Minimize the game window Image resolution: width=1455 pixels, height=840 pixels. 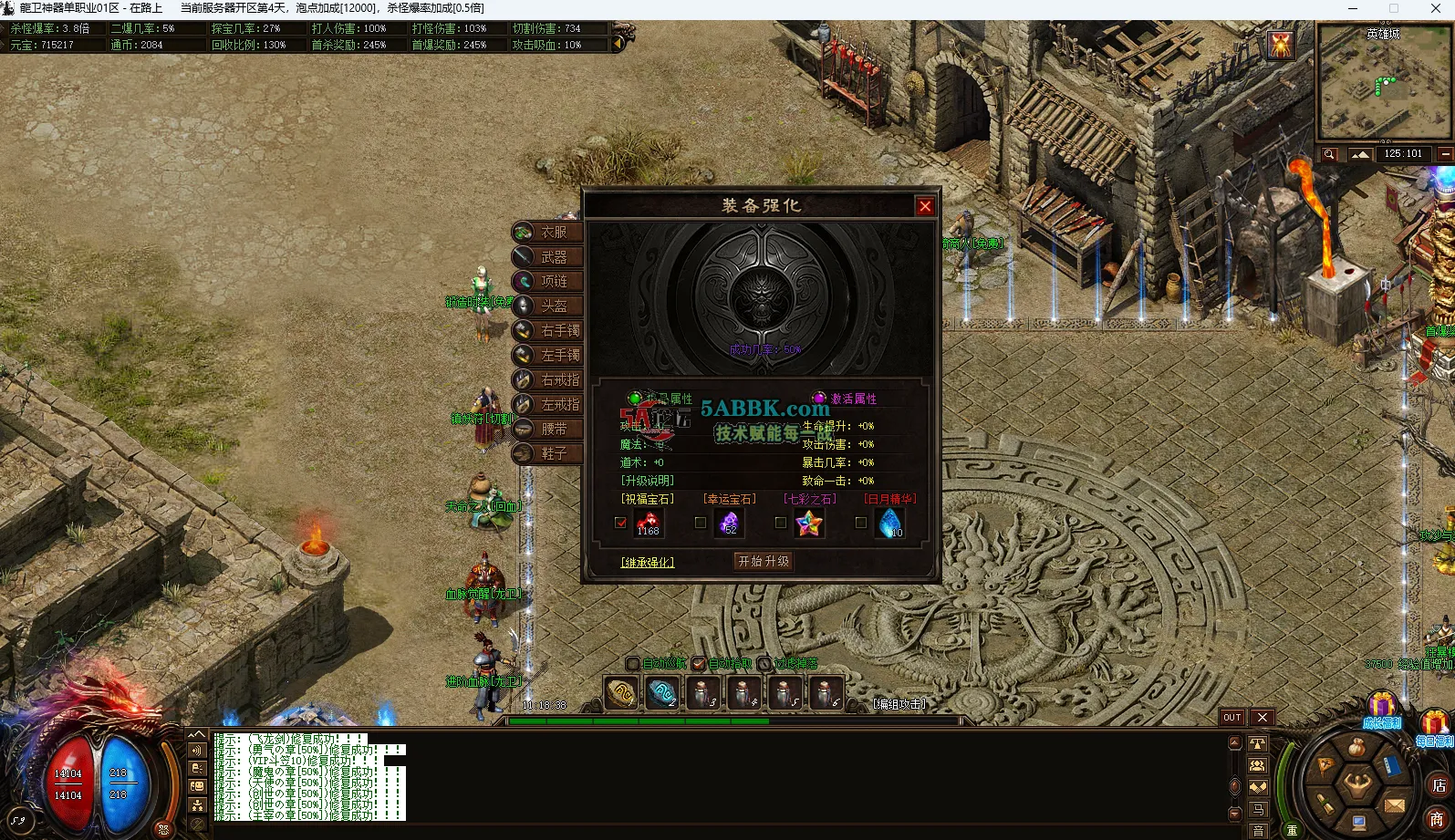[1352, 9]
